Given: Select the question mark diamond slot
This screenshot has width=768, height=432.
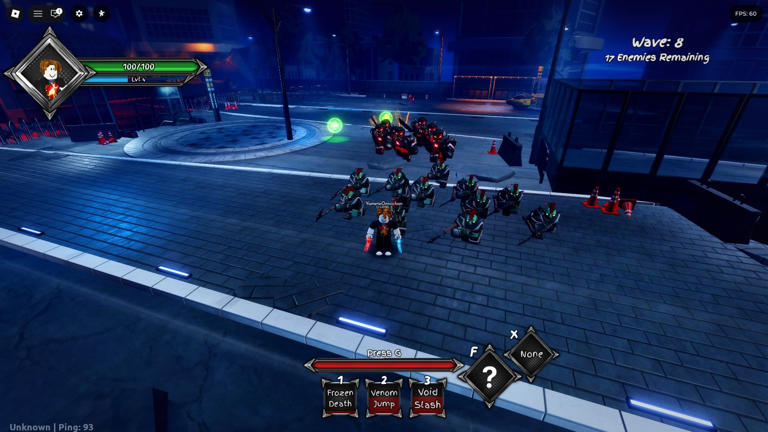Looking at the screenshot, I should pyautogui.click(x=489, y=377).
